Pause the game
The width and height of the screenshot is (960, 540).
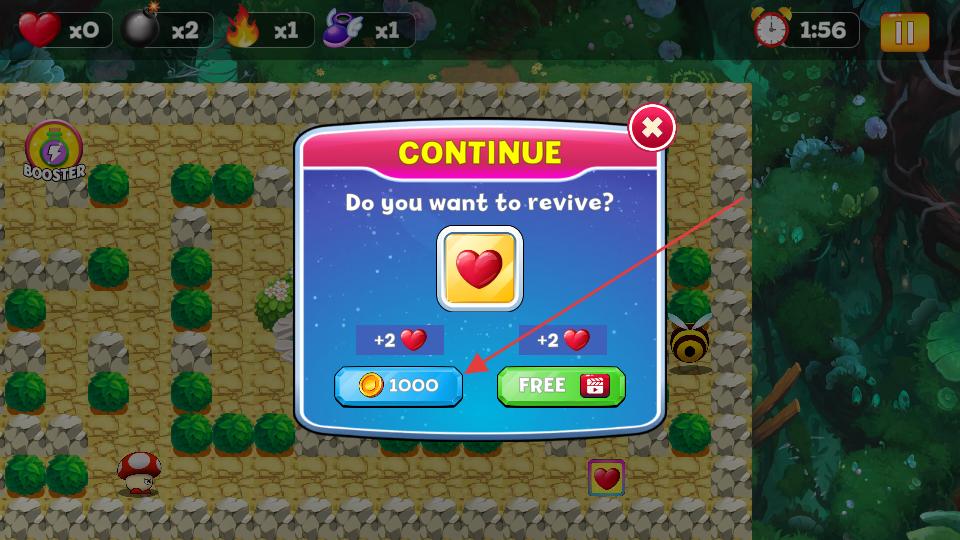pos(904,33)
